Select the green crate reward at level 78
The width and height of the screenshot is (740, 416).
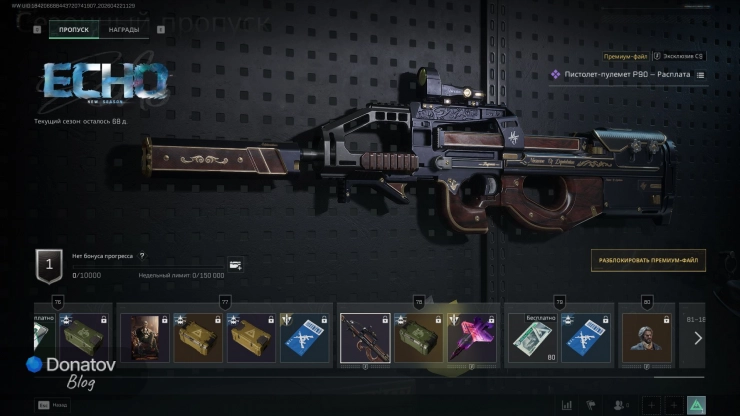(417, 337)
